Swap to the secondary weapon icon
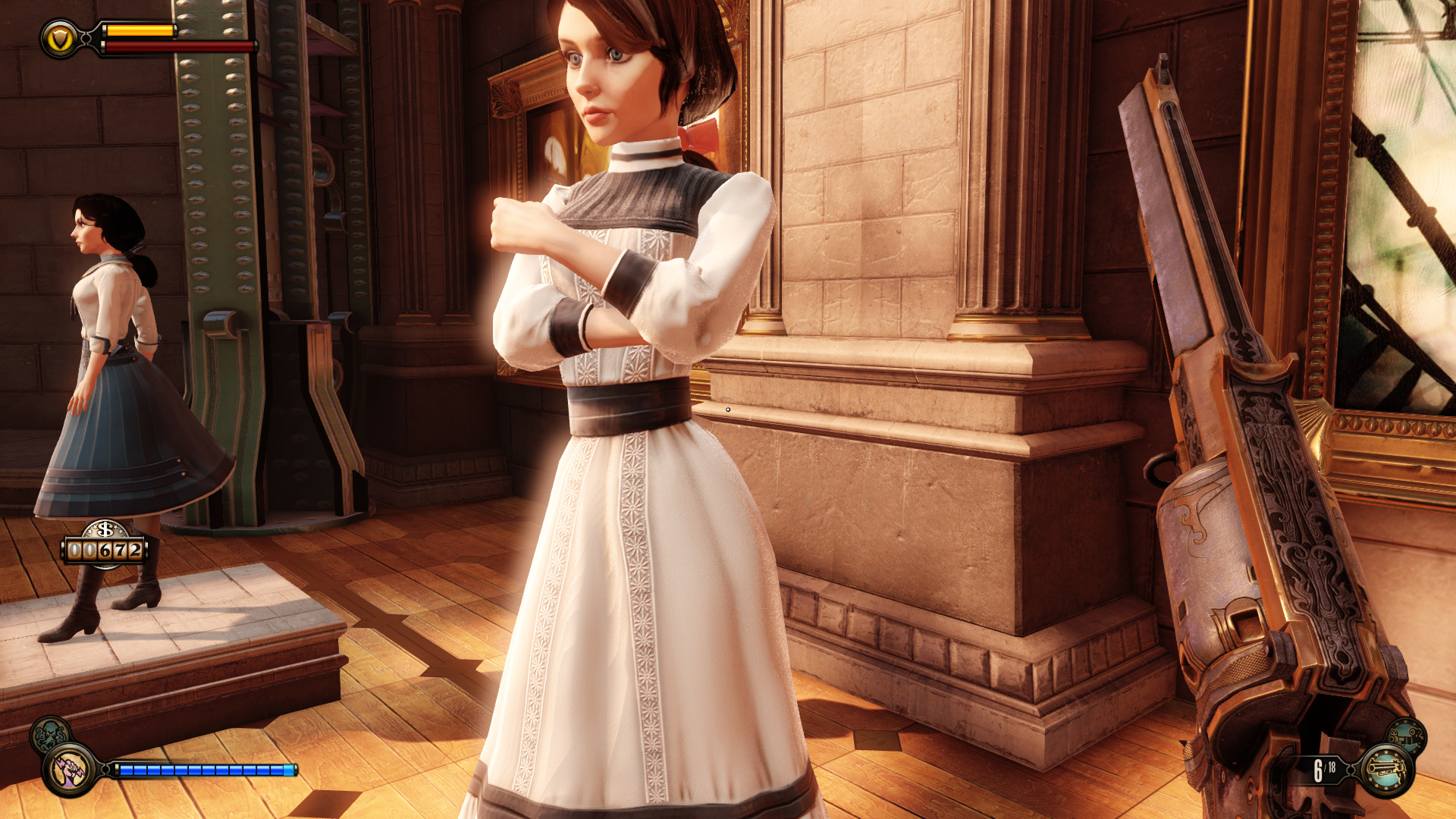The image size is (1456, 819). 1407,736
